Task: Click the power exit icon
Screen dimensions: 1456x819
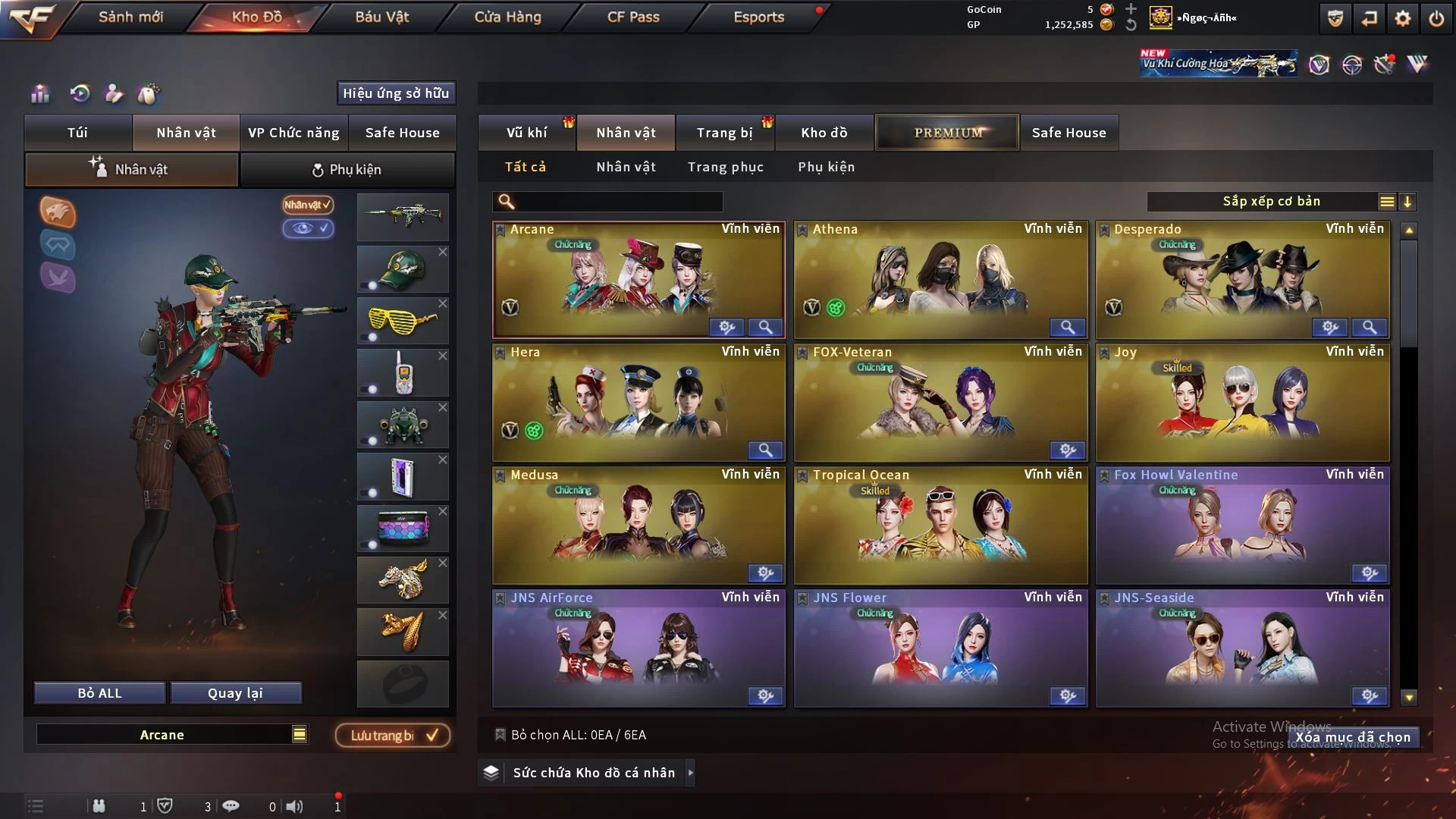Action: coord(1436,18)
